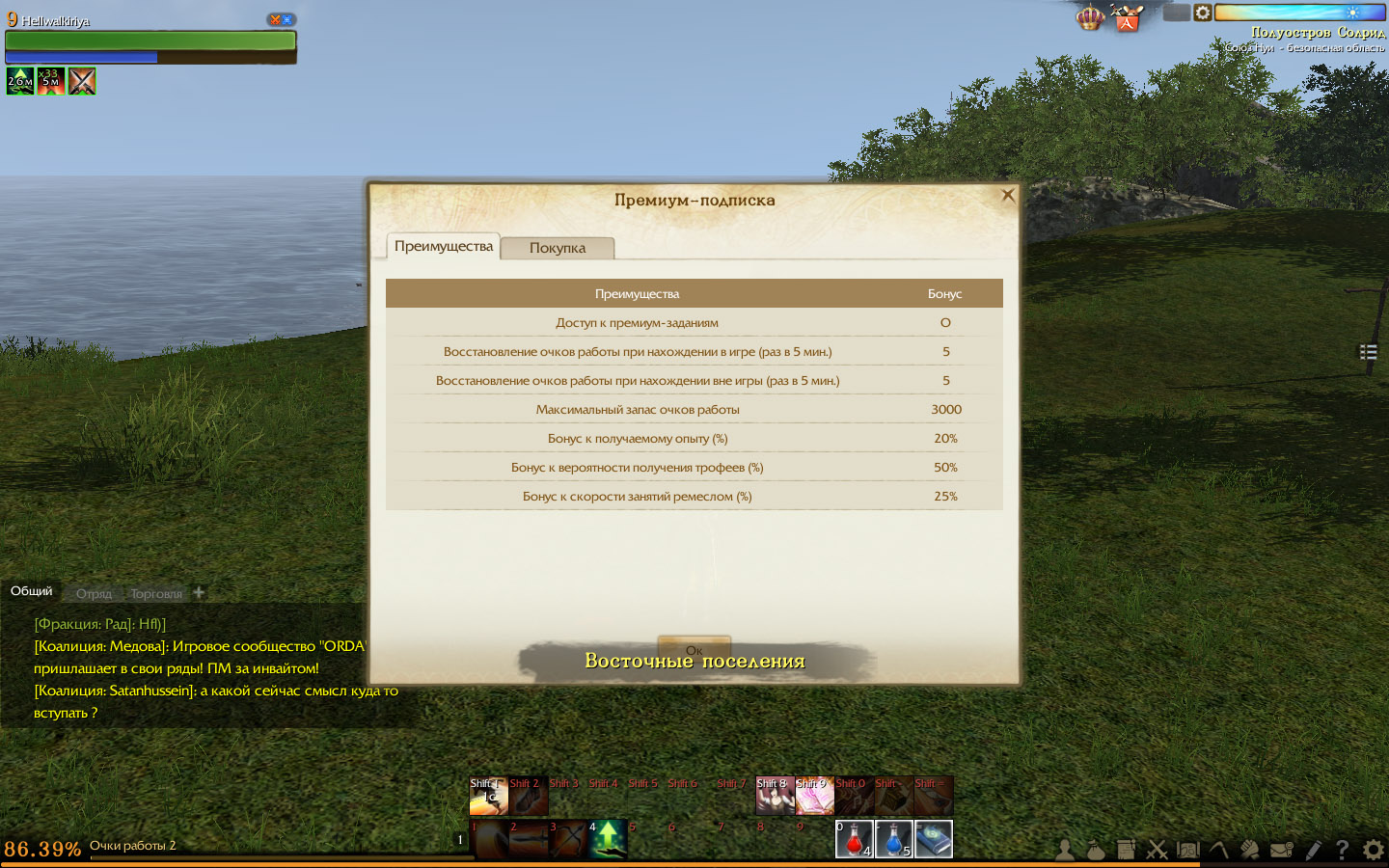The height and width of the screenshot is (868, 1389).
Task: Select the Преимущества tab
Action: point(444,246)
